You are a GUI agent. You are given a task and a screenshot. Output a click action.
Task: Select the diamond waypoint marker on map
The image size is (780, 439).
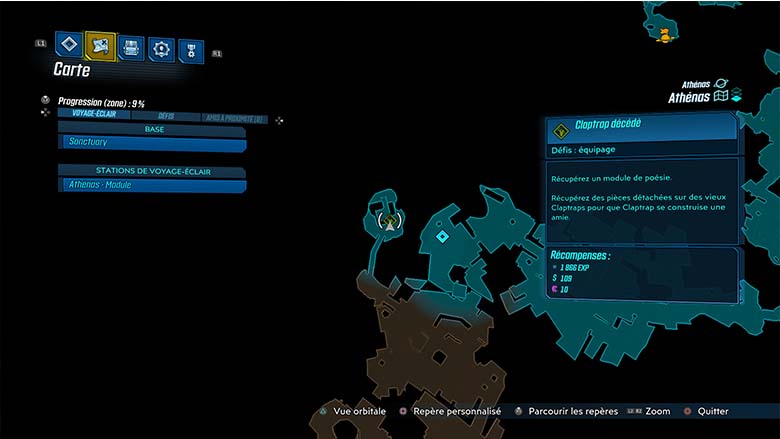click(442, 236)
